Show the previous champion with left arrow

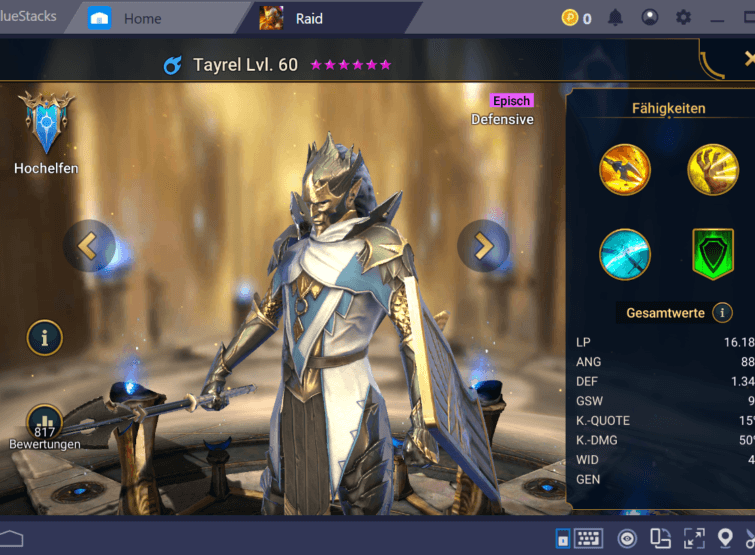point(89,245)
